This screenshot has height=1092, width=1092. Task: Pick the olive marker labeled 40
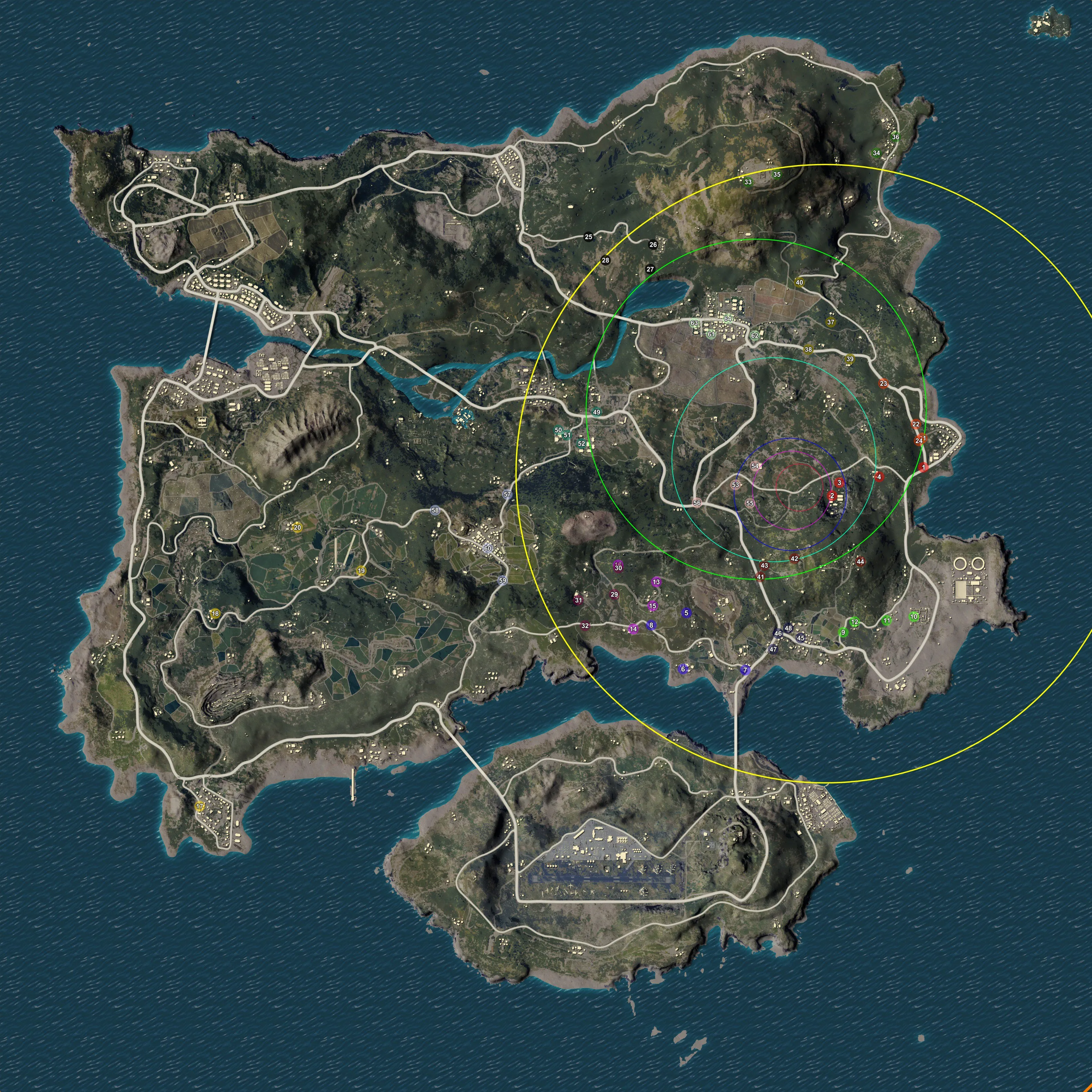coord(799,283)
